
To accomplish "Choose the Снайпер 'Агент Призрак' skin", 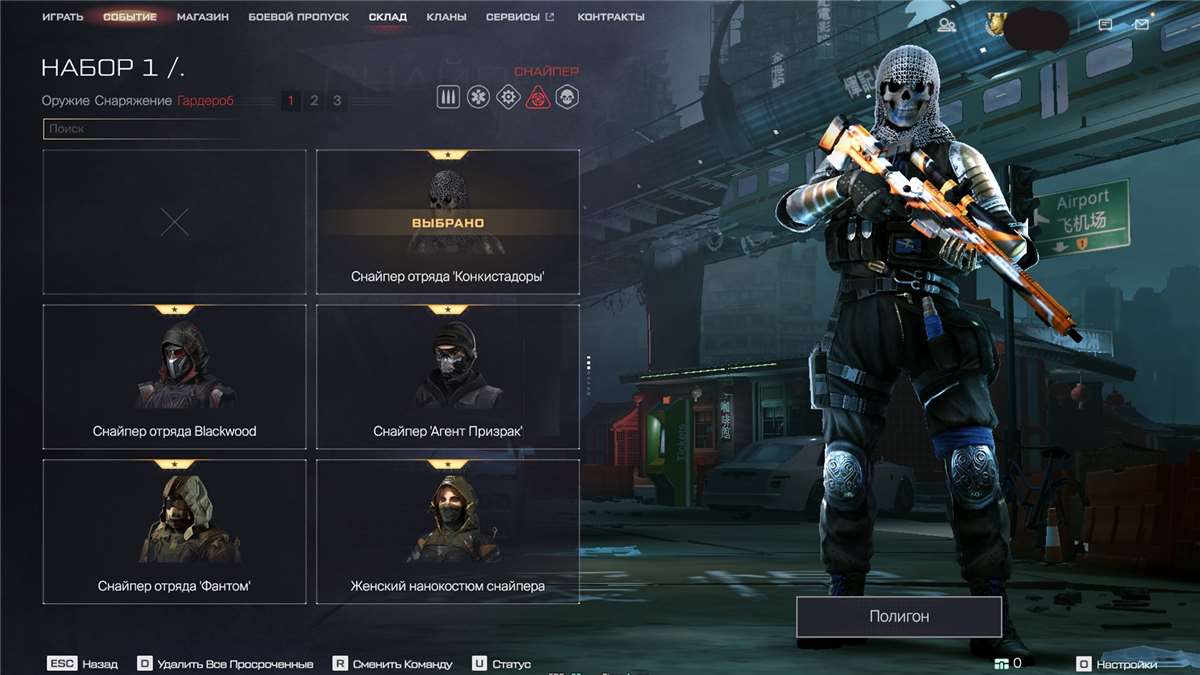I will tap(448, 376).
